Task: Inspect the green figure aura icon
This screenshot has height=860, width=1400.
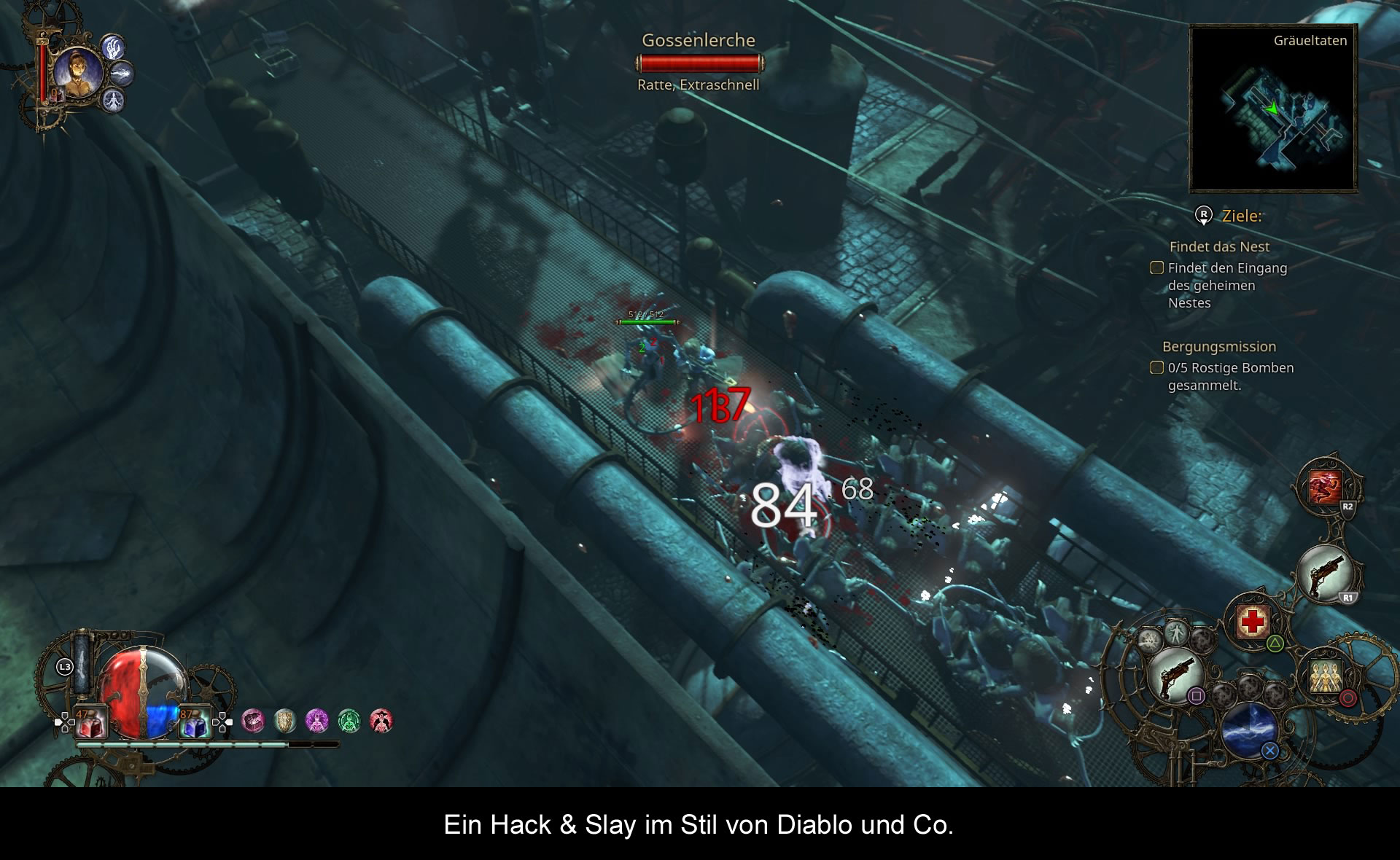Action: (349, 721)
